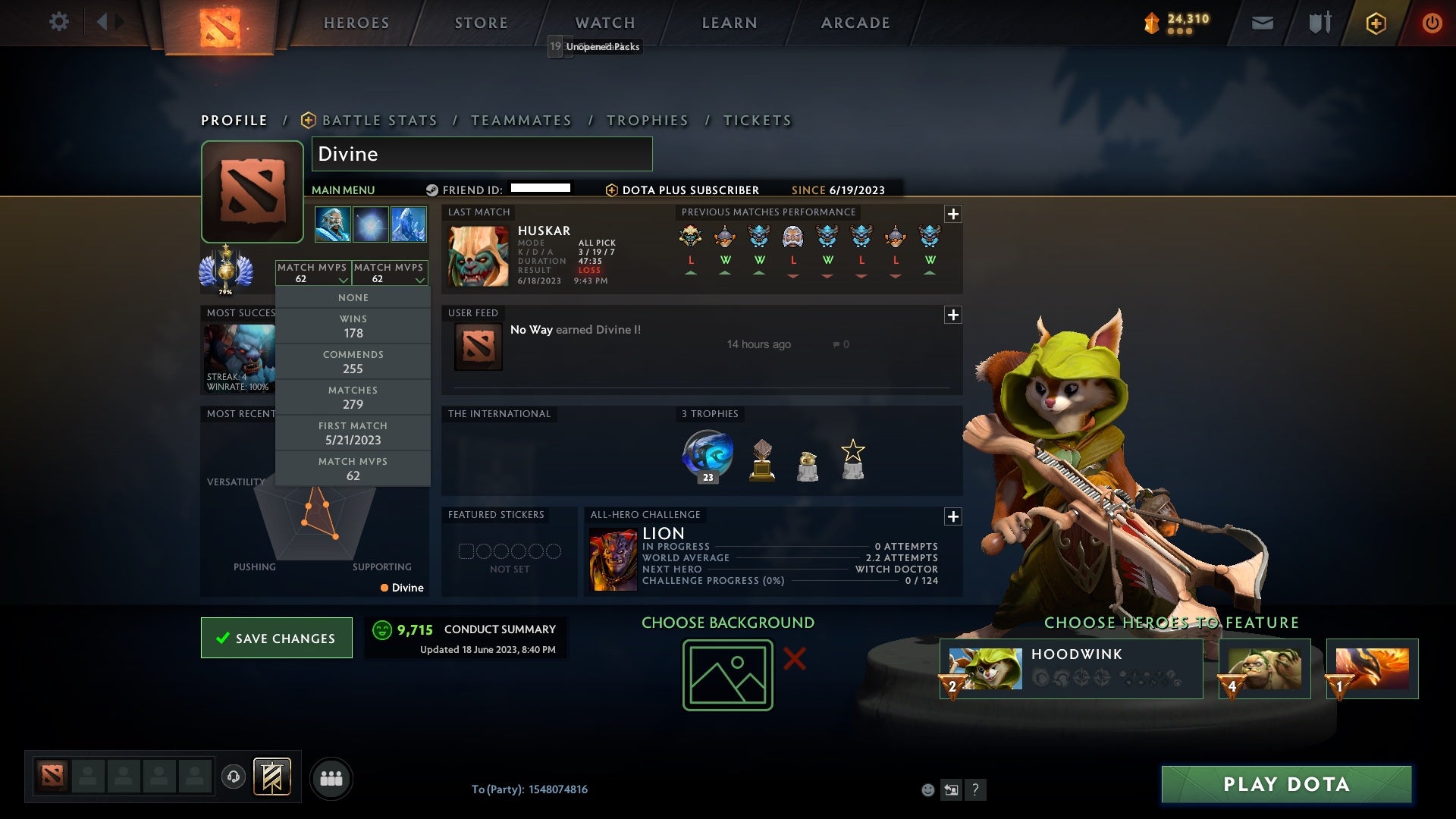
Task: Click the voice chat headset icon
Action: (232, 777)
